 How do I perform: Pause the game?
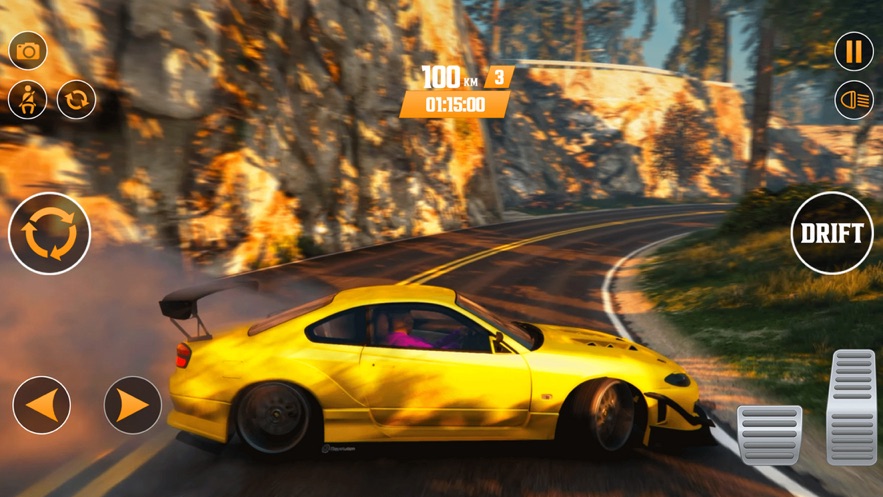854,52
